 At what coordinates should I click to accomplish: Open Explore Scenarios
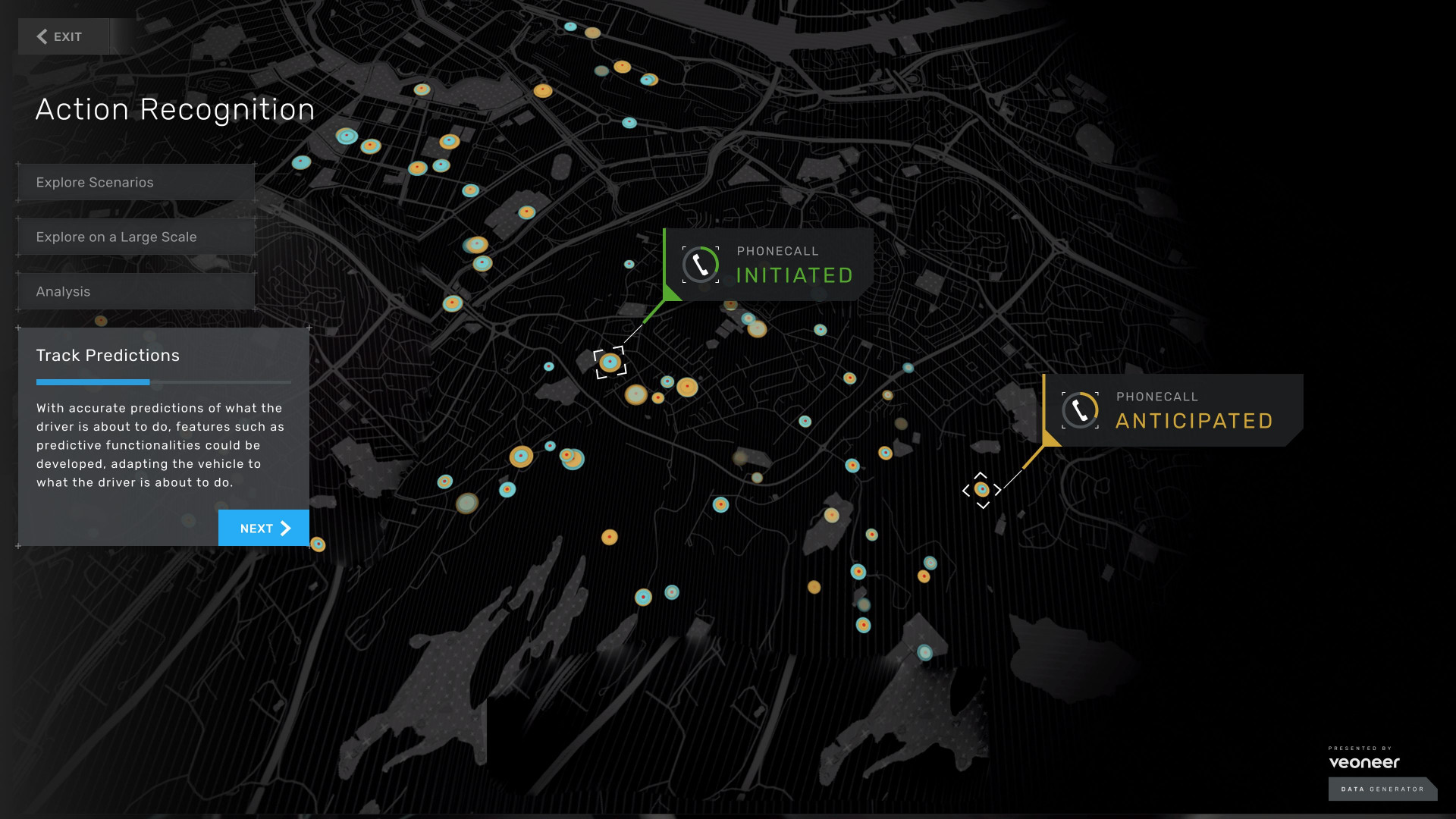point(134,182)
